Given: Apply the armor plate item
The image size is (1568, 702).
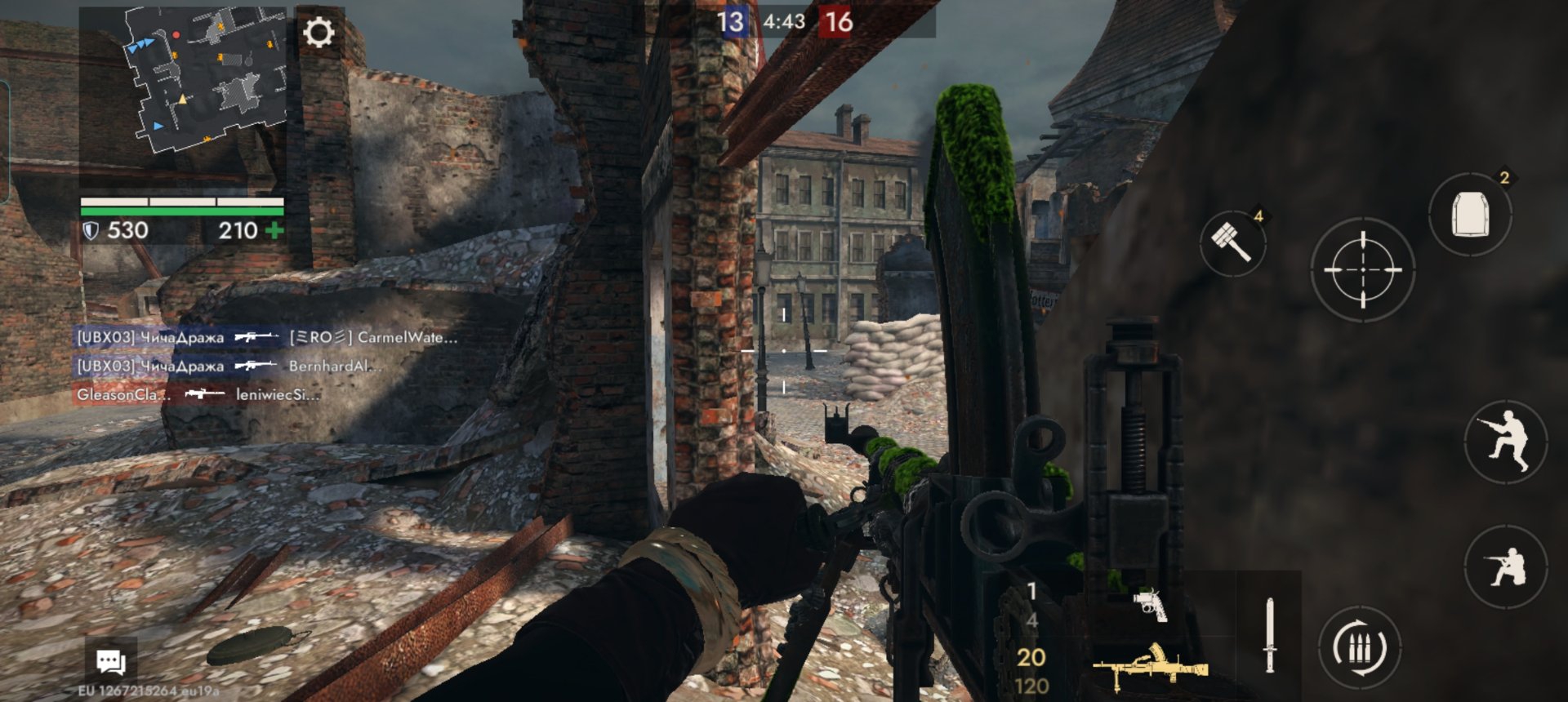Looking at the screenshot, I should [1470, 215].
